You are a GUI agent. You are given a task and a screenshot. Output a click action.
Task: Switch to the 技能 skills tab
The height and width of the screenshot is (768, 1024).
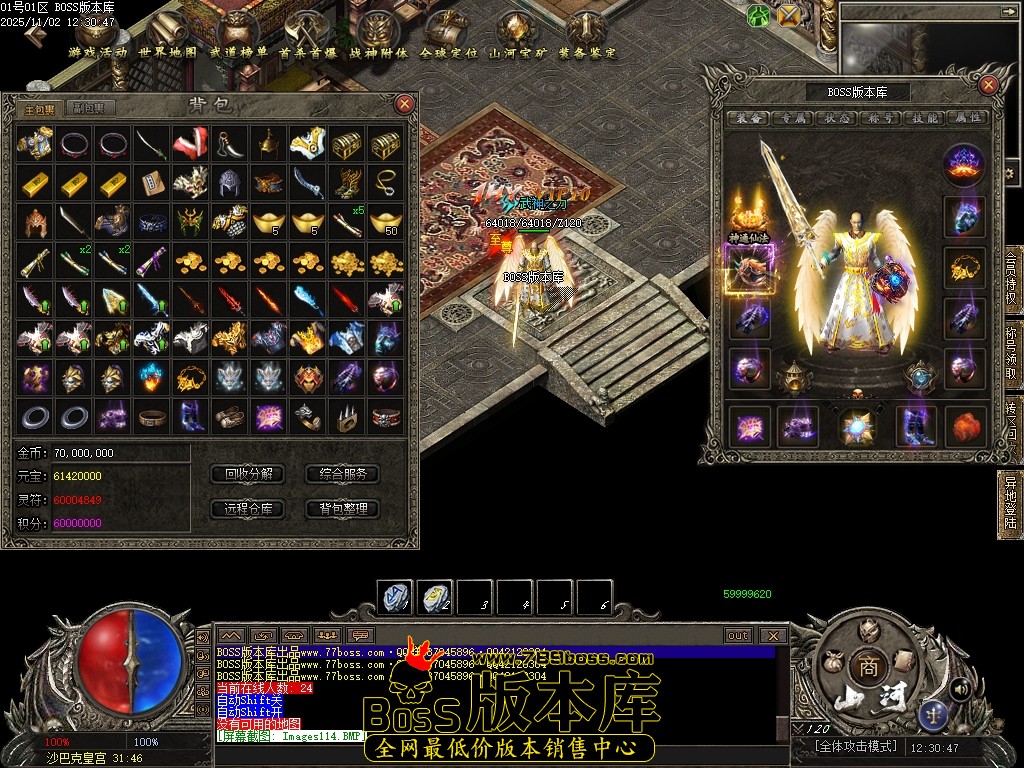(923, 118)
